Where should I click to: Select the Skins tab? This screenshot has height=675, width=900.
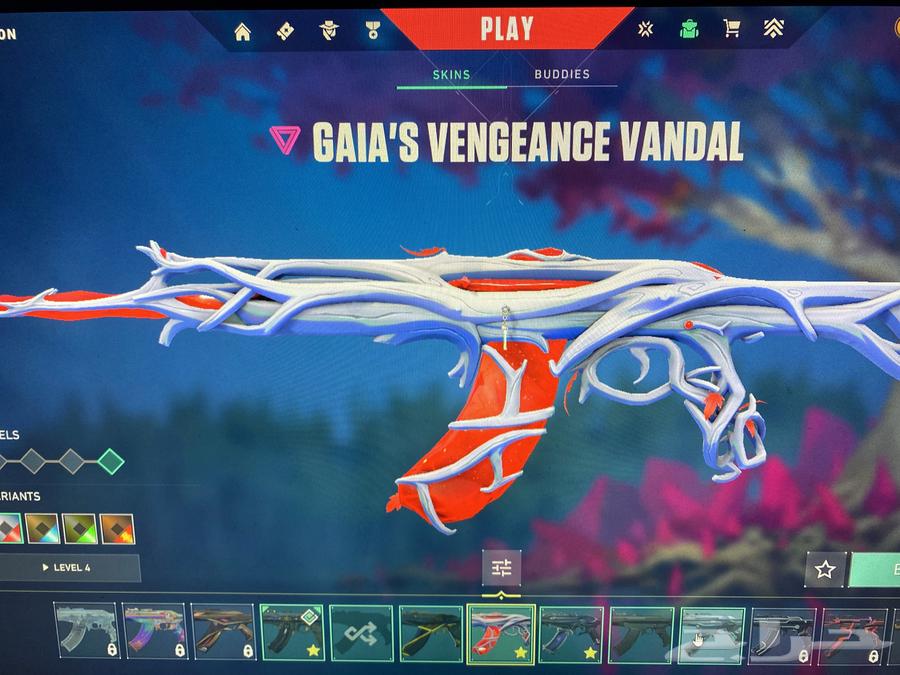point(451,74)
